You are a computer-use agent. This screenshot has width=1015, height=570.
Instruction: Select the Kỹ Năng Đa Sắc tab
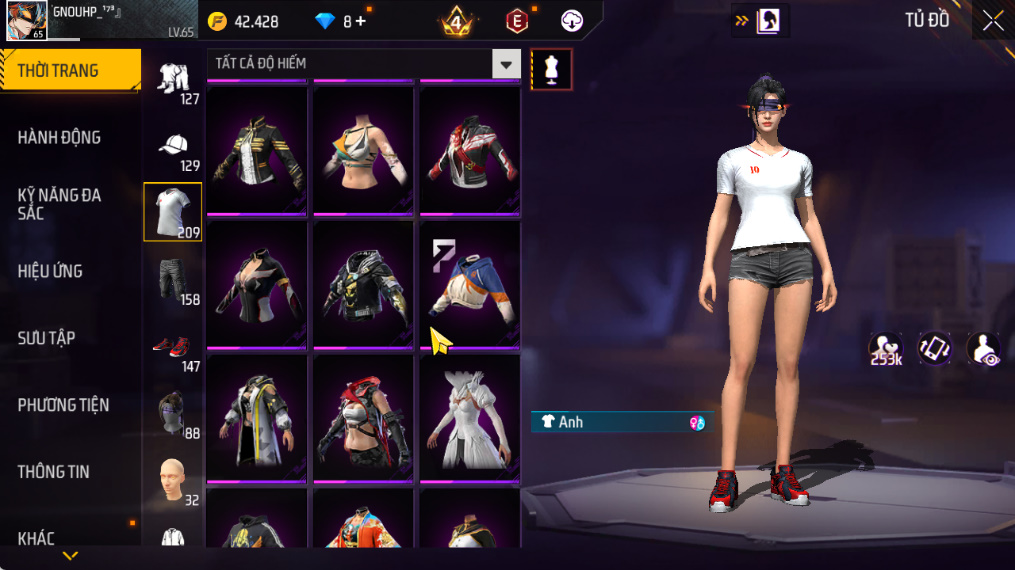60,204
